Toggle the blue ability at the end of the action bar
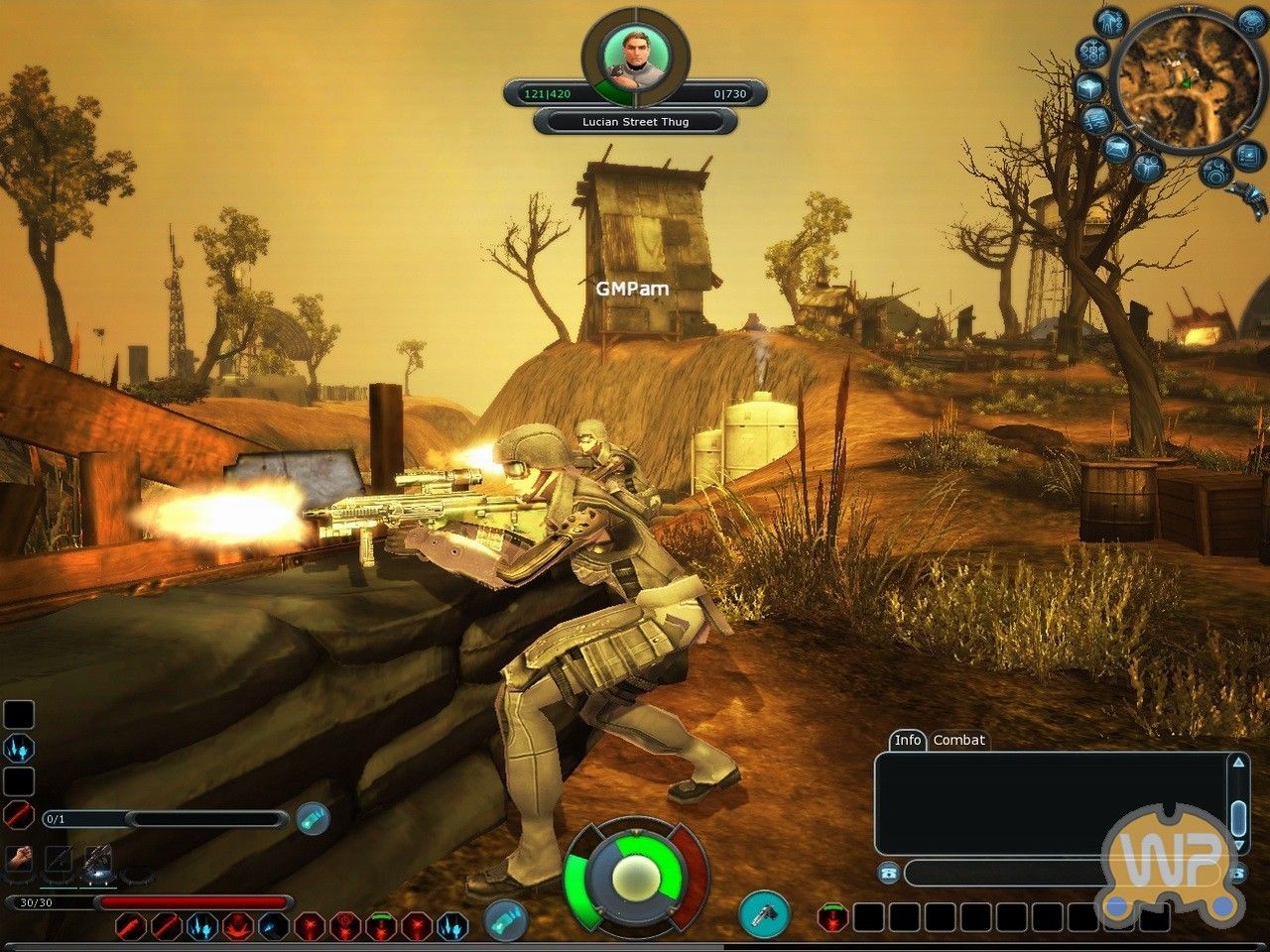 tap(454, 926)
